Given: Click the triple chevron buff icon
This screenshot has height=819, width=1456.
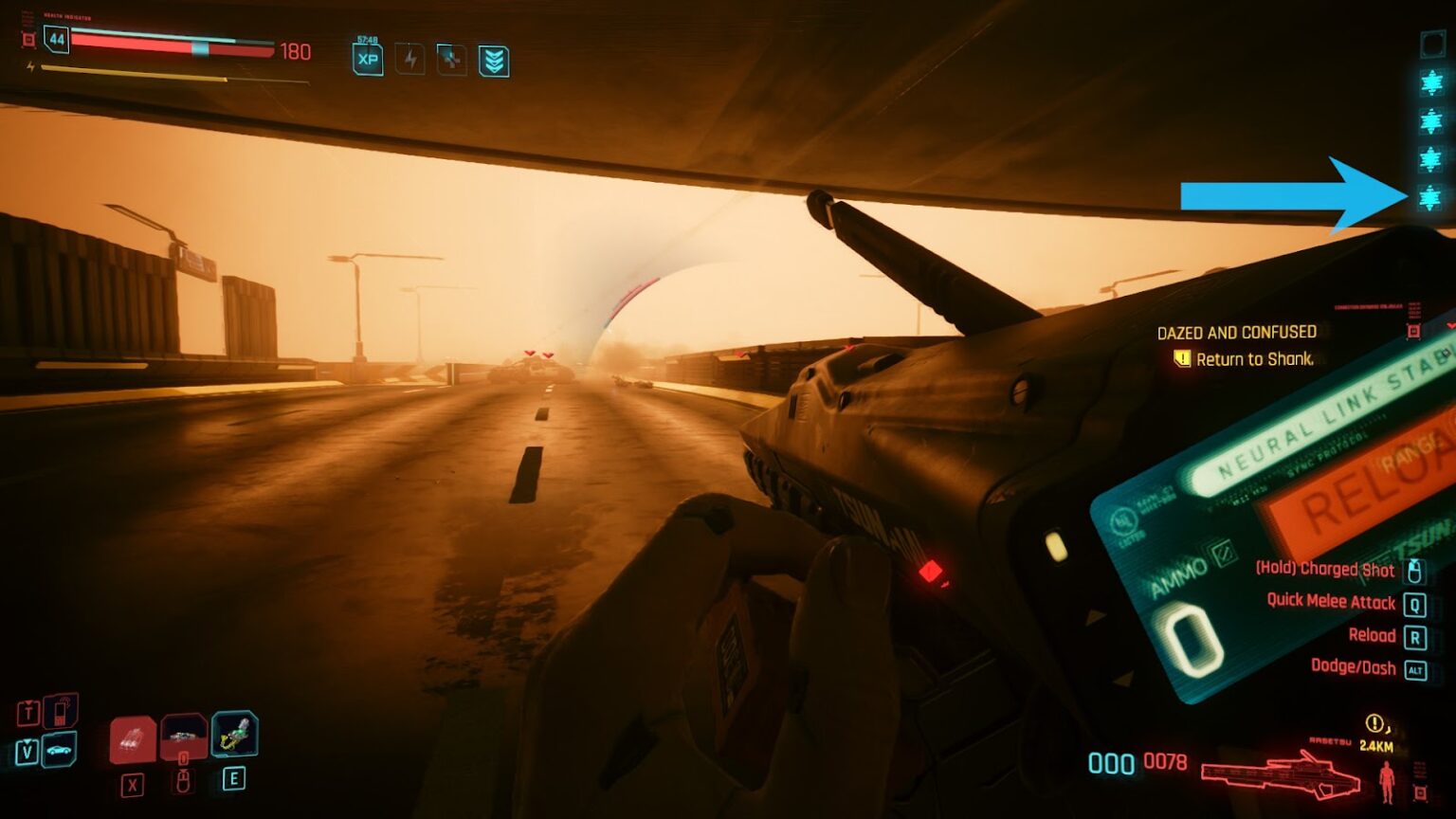Looking at the screenshot, I should pyautogui.click(x=494, y=61).
